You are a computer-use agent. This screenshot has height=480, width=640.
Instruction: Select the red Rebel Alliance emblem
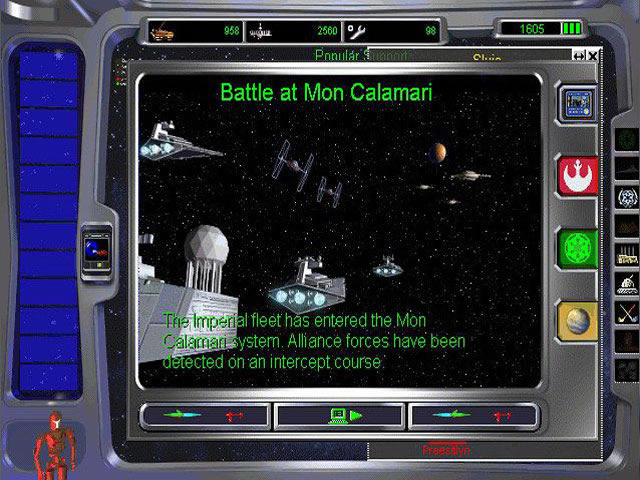pyautogui.click(x=577, y=174)
